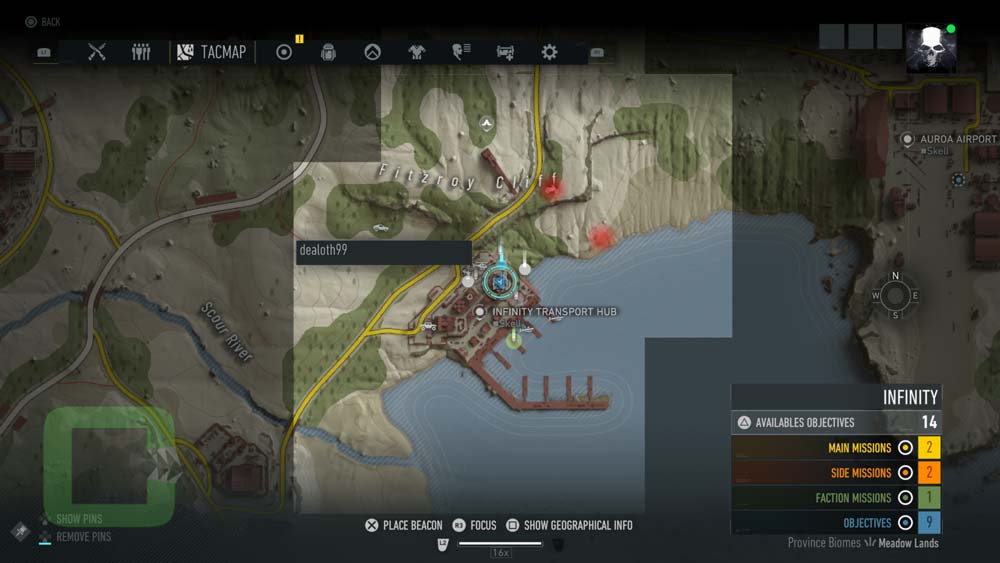Viewport: 1000px width, 563px height.
Task: Open the loadout tab with crossed weapons
Action: [96, 52]
